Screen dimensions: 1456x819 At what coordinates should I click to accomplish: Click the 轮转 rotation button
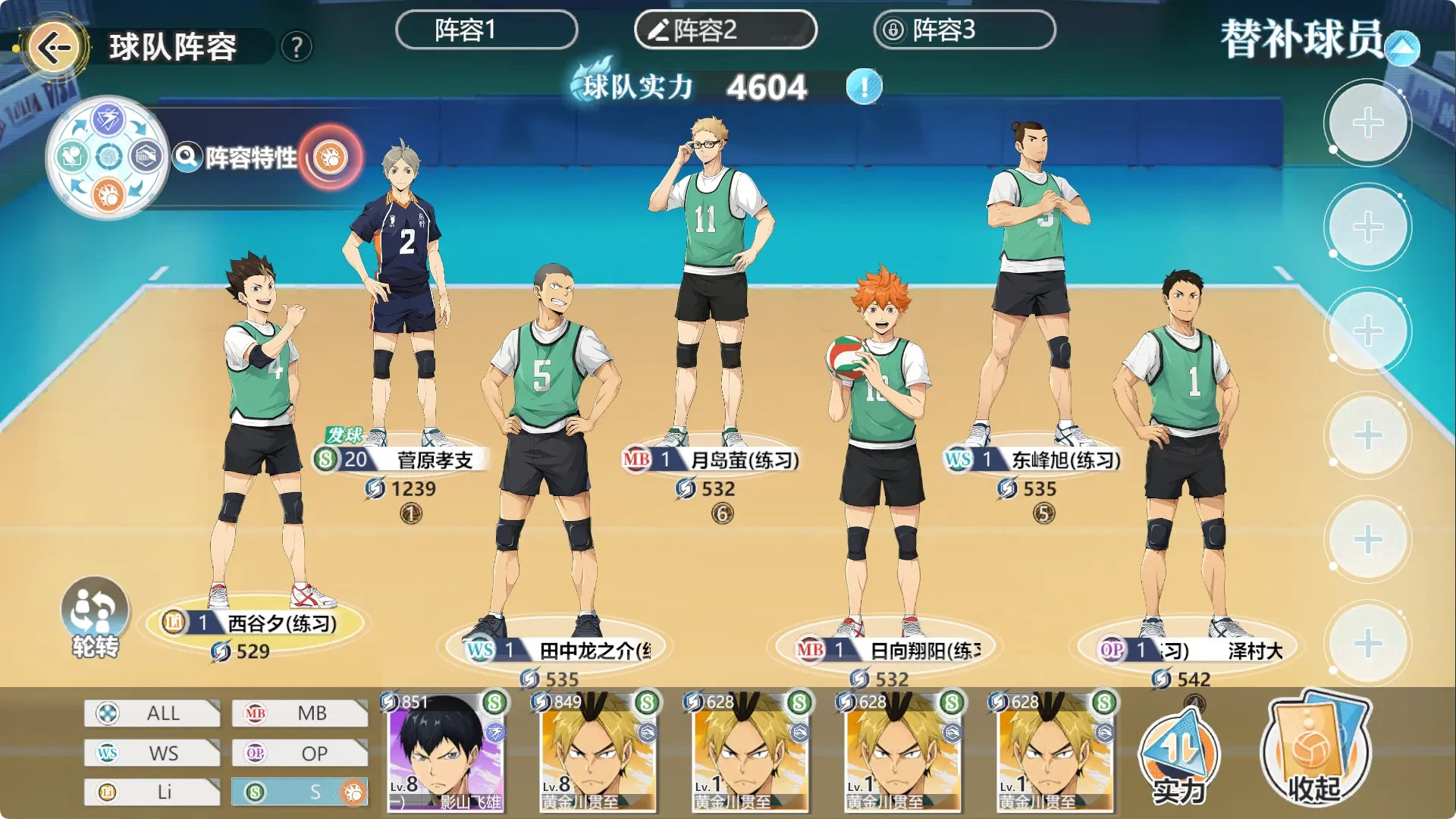(95, 616)
